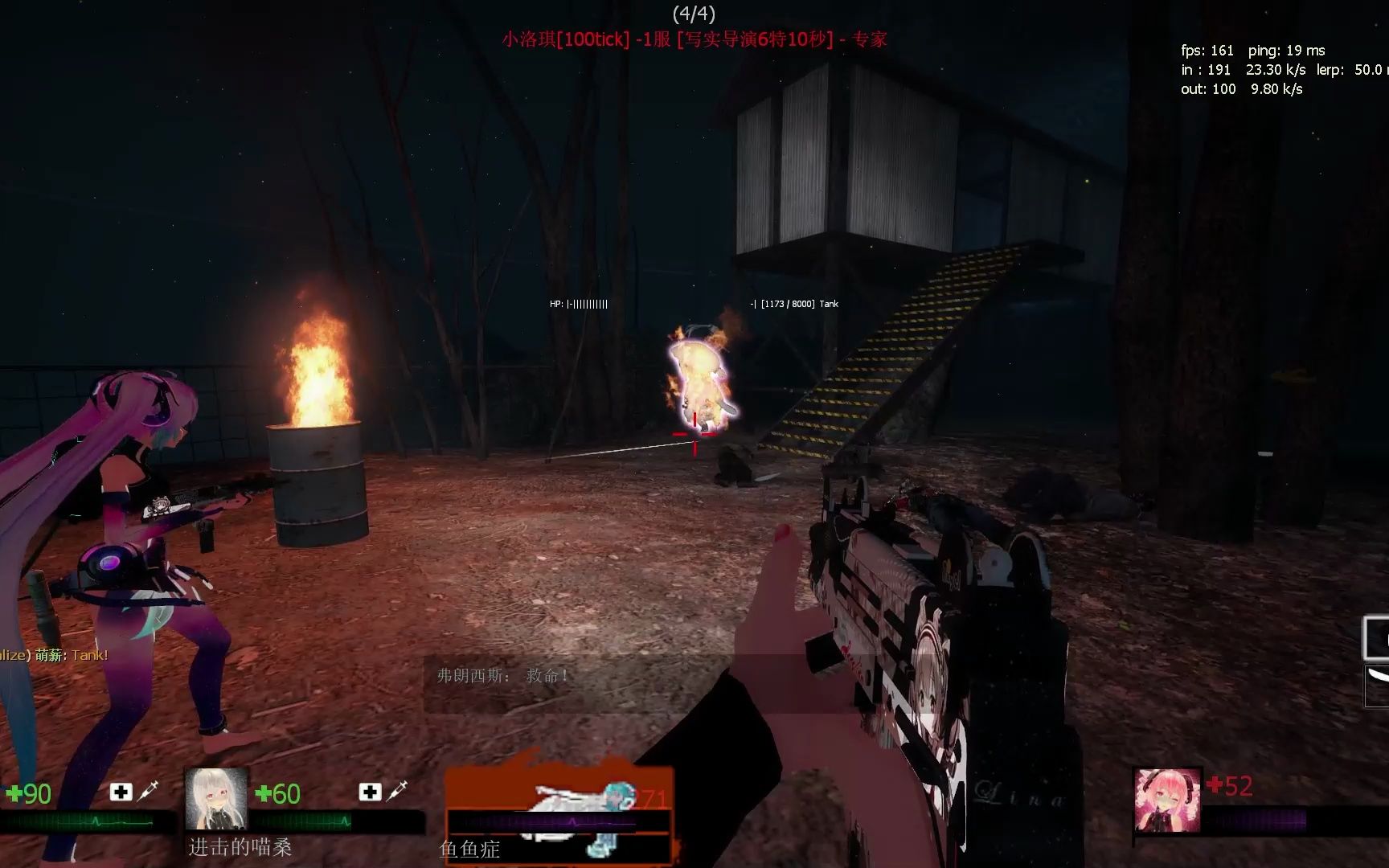This screenshot has width=1389, height=868.
Task: Click the adrenaline syringe icon beside the 60 health teammate
Action: (x=396, y=792)
